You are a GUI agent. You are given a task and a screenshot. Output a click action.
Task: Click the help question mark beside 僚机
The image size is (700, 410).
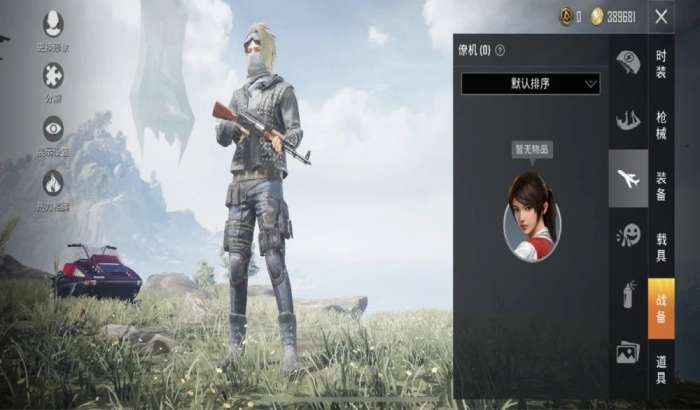coord(500,50)
